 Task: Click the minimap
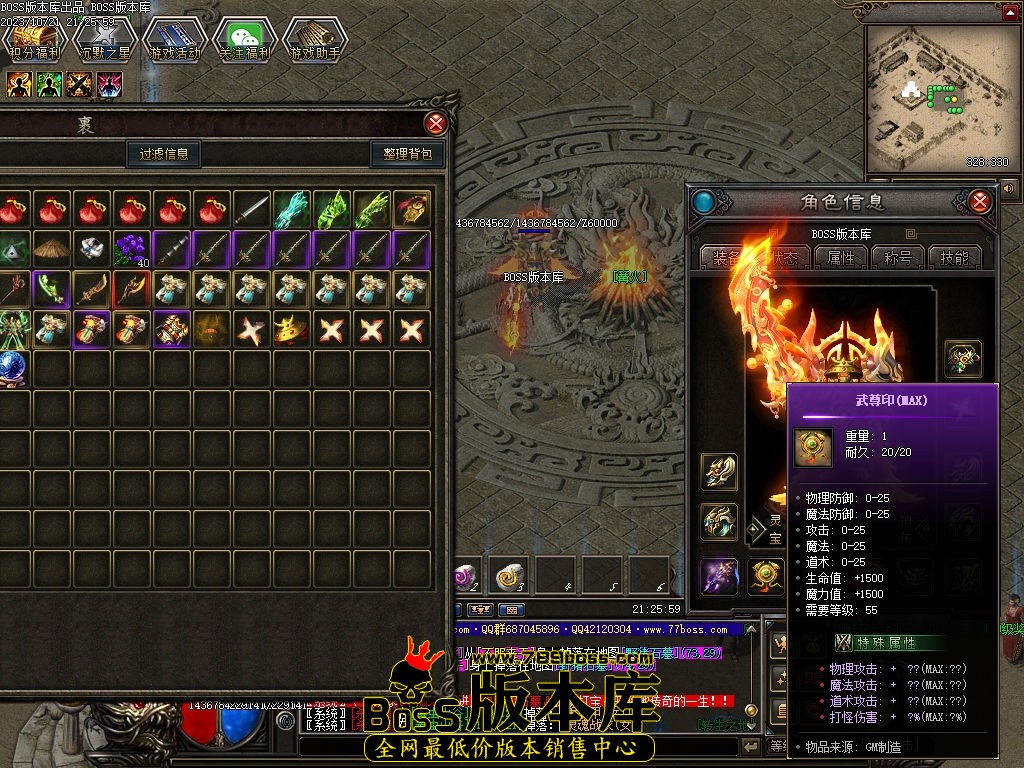[936, 95]
